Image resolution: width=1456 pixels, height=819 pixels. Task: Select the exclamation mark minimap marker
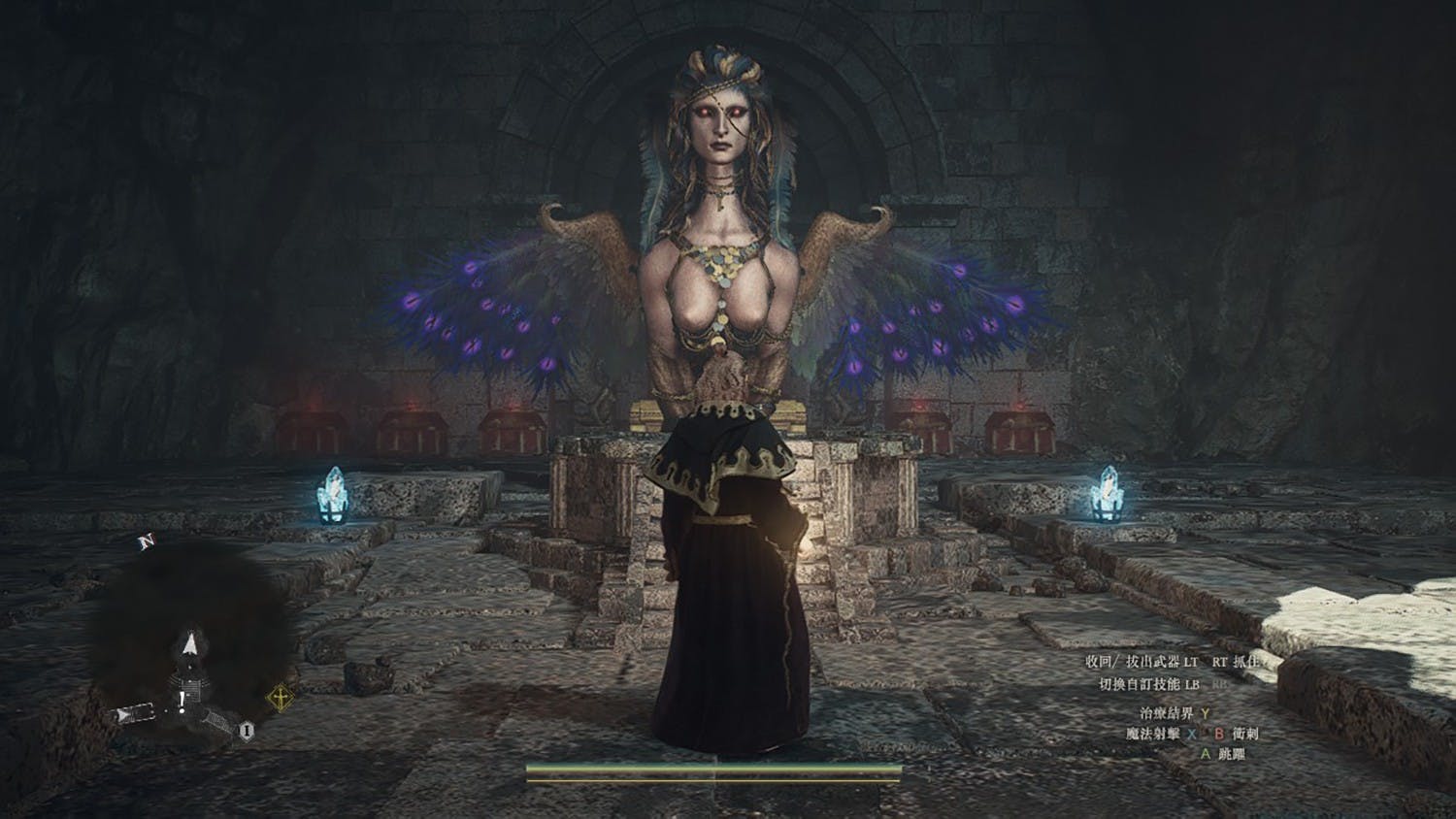tap(182, 702)
